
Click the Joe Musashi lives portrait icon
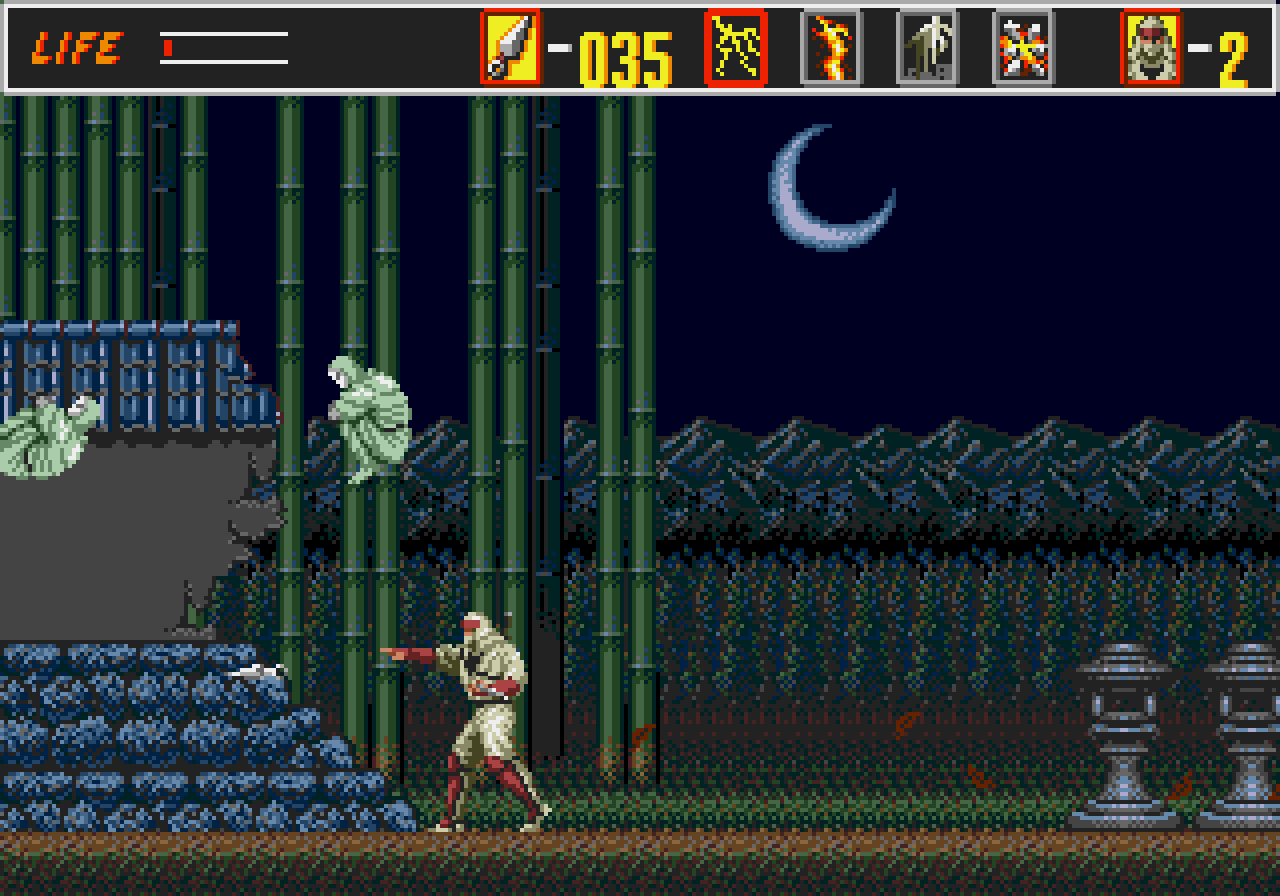point(1150,46)
